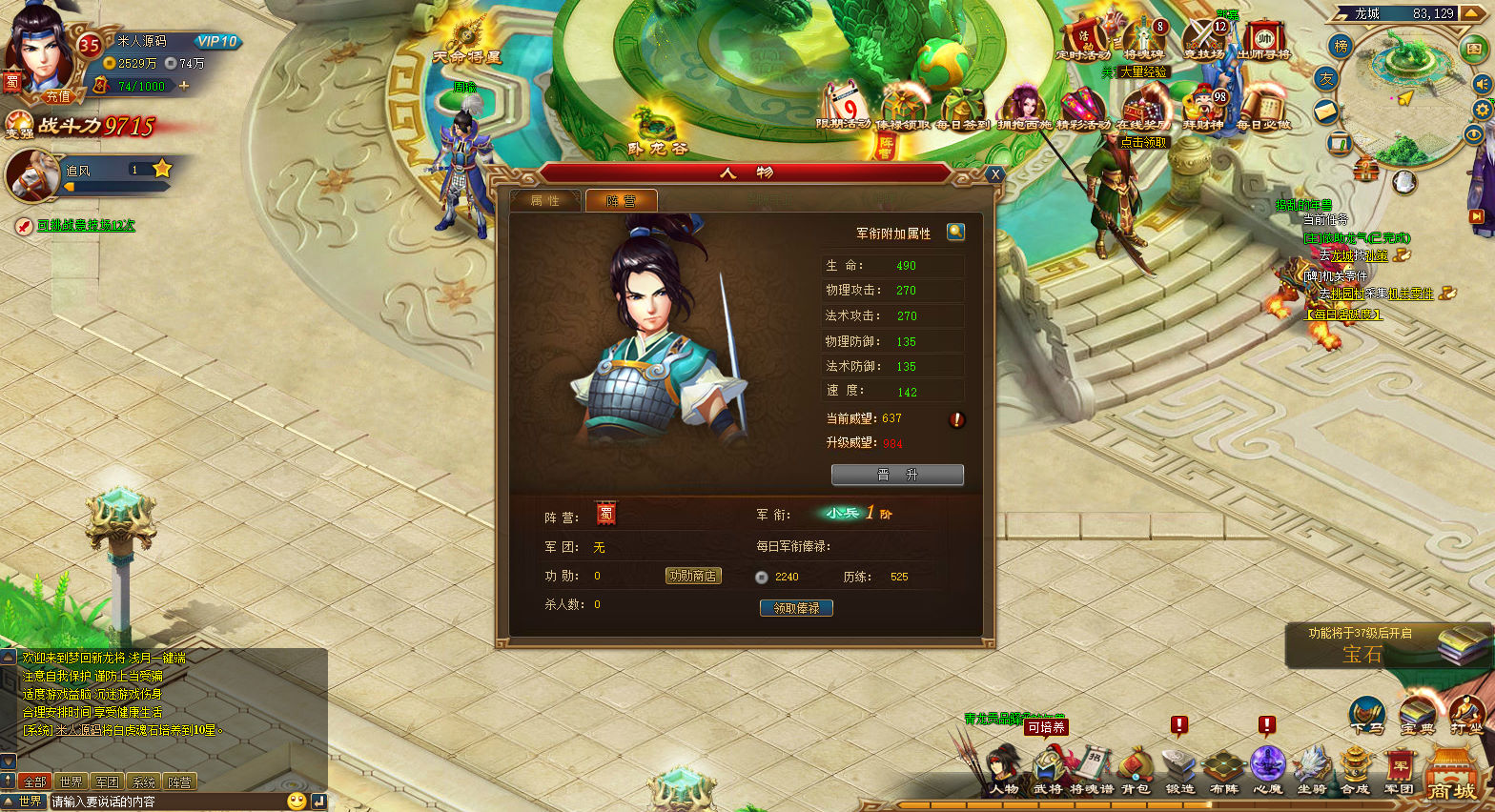
Task: Open the 功勋商店 merit shop
Action: [x=693, y=576]
